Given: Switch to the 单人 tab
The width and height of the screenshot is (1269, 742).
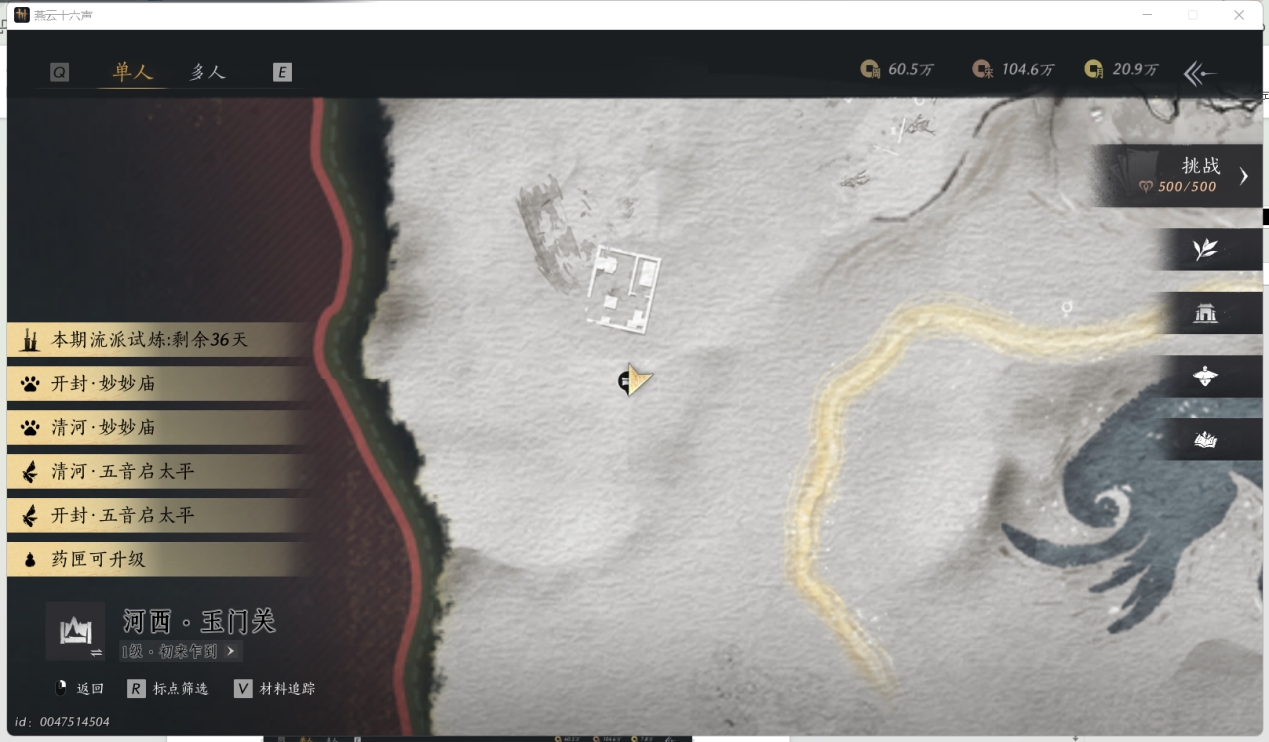Looking at the screenshot, I should 132,72.
